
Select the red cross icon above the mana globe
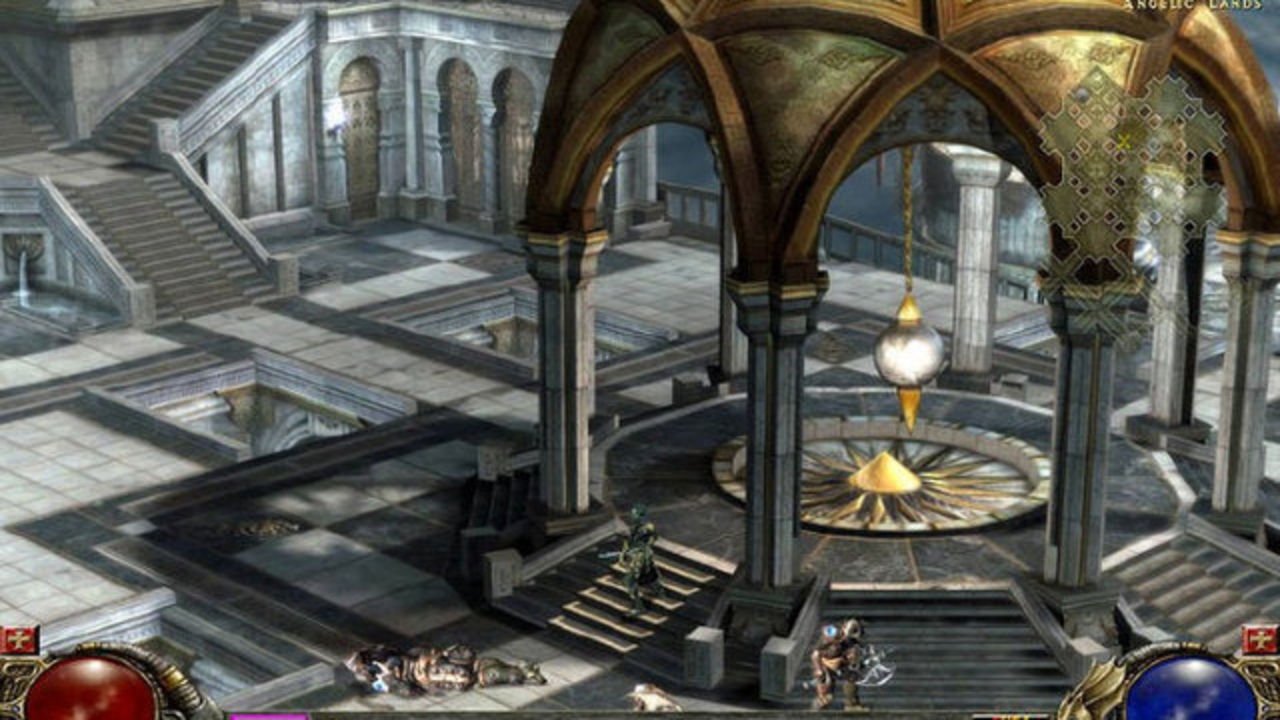pos(1258,638)
